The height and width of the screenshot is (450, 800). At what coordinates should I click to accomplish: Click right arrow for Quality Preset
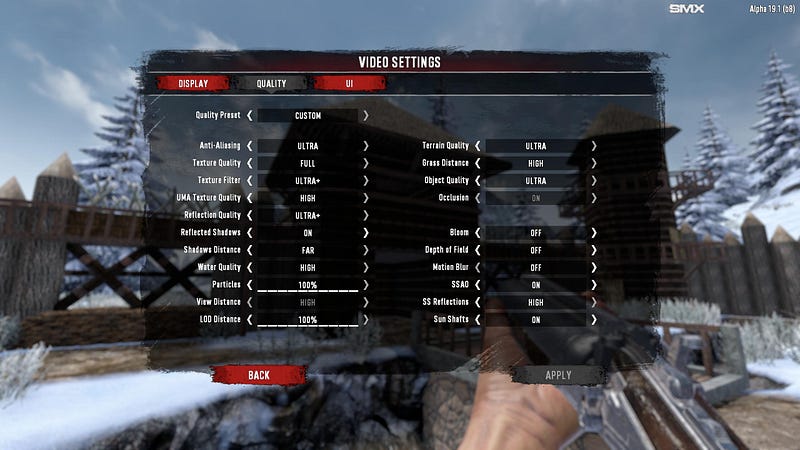click(x=366, y=115)
